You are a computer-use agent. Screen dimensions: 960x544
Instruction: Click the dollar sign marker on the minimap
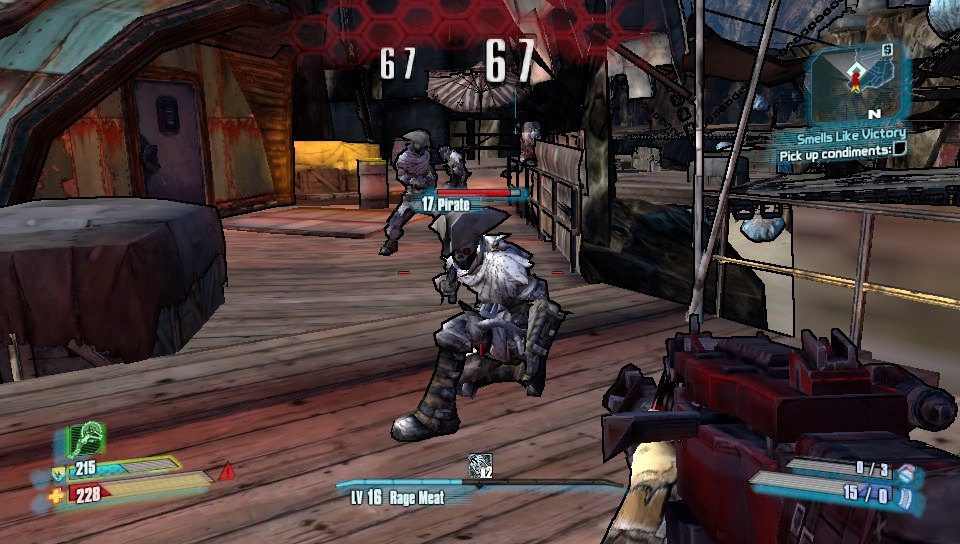click(887, 49)
